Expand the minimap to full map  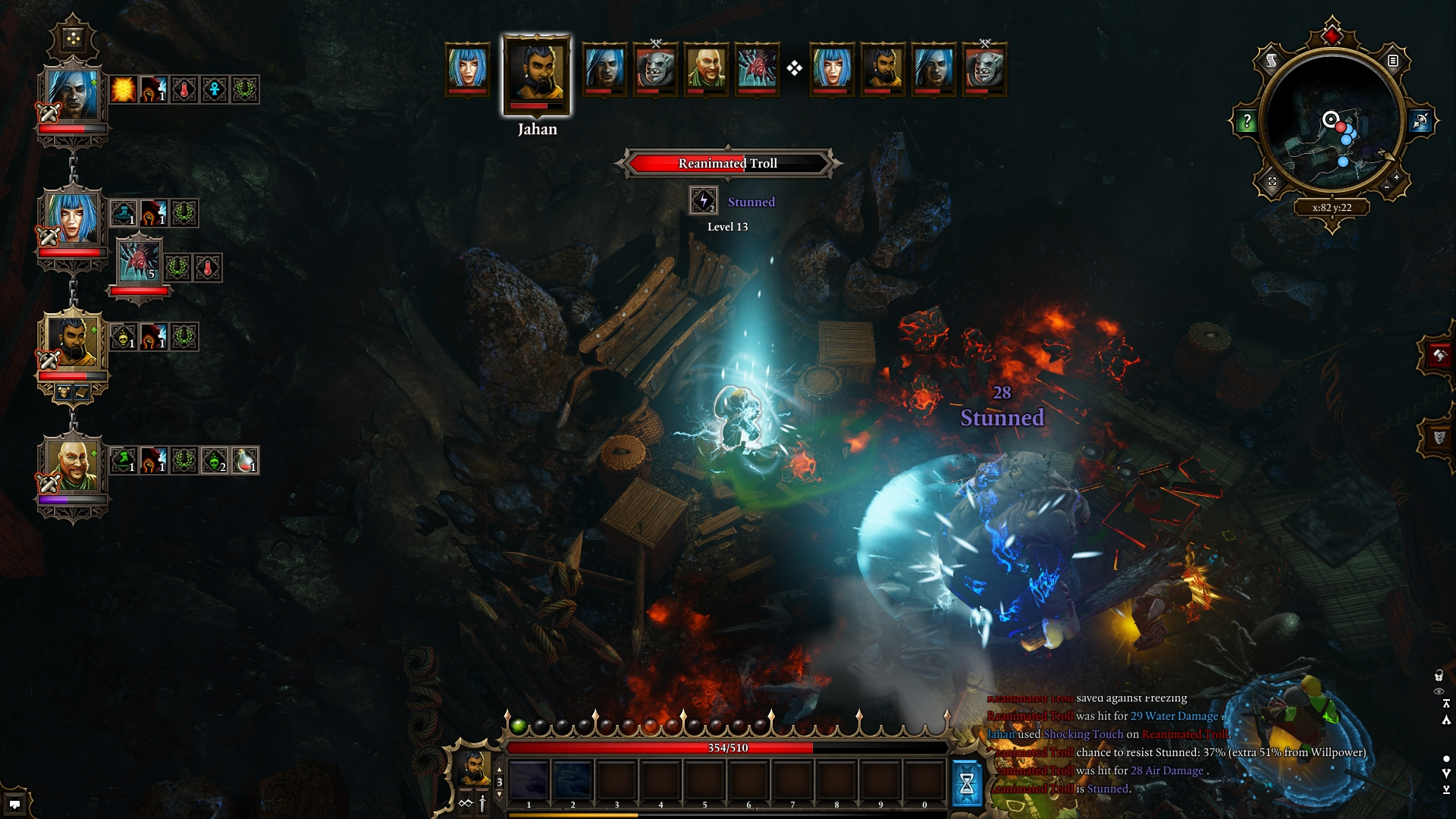pos(1272,182)
